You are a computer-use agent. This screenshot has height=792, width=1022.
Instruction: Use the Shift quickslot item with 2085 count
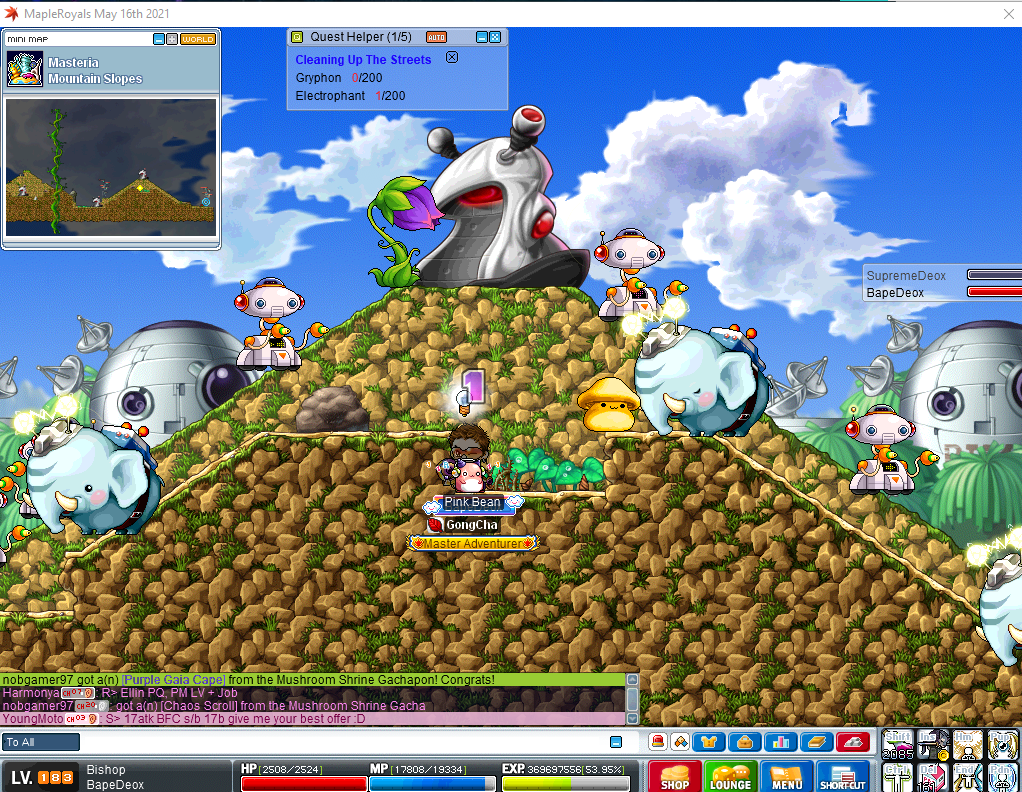point(898,745)
